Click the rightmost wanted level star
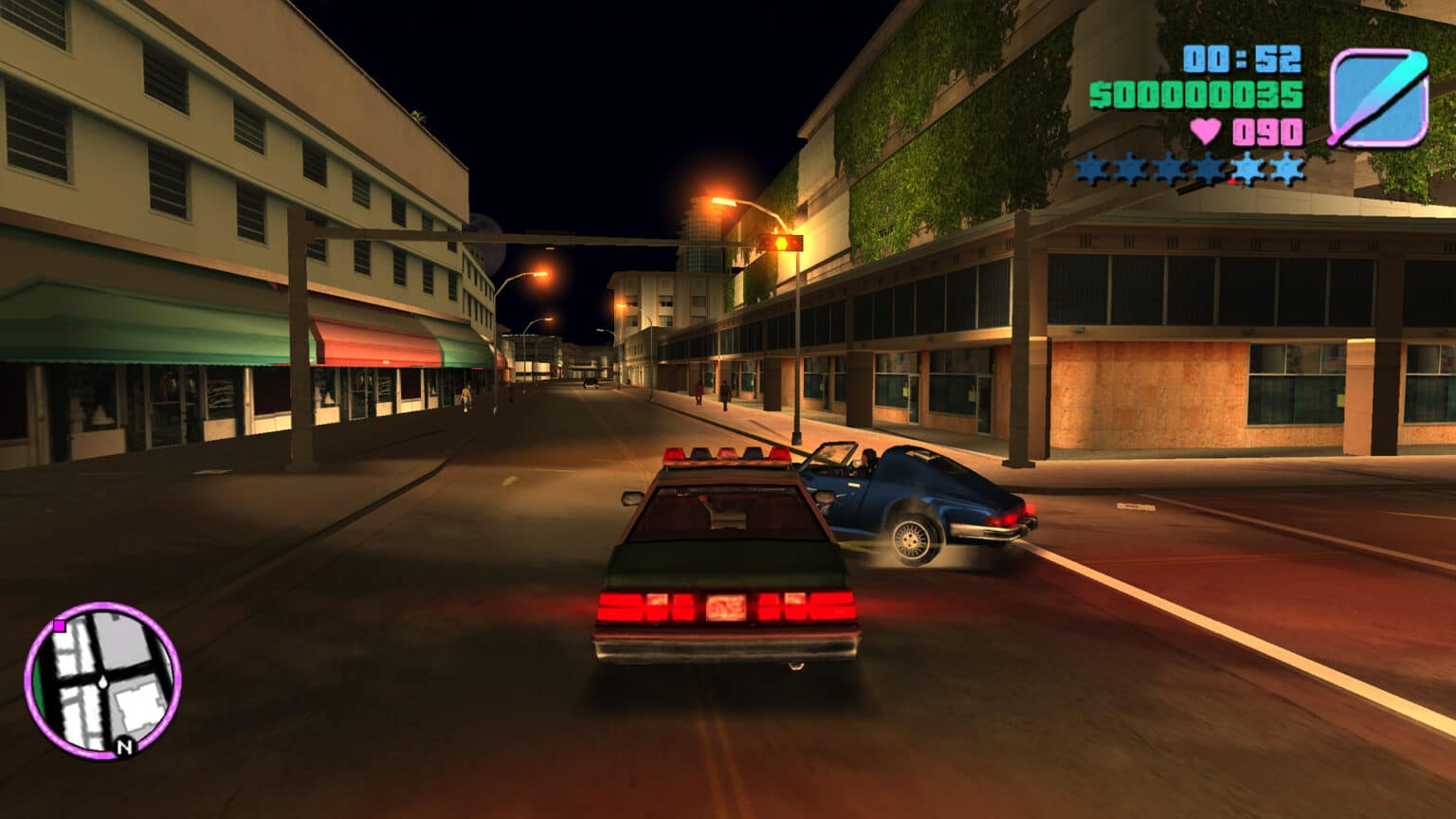 tap(1287, 168)
